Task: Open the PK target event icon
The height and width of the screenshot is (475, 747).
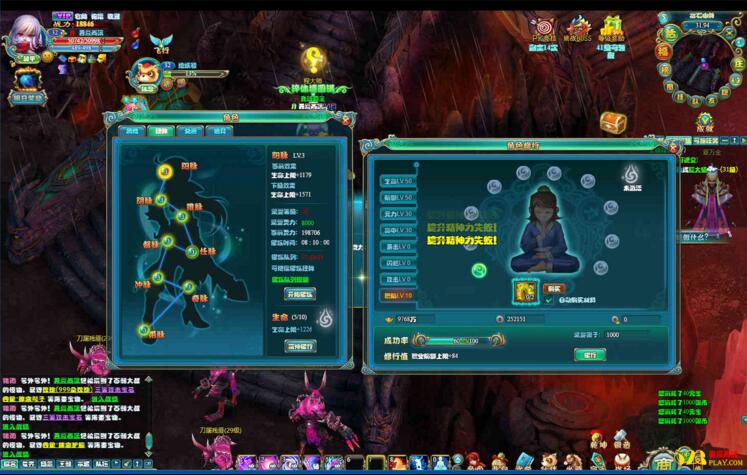Action: [544, 31]
